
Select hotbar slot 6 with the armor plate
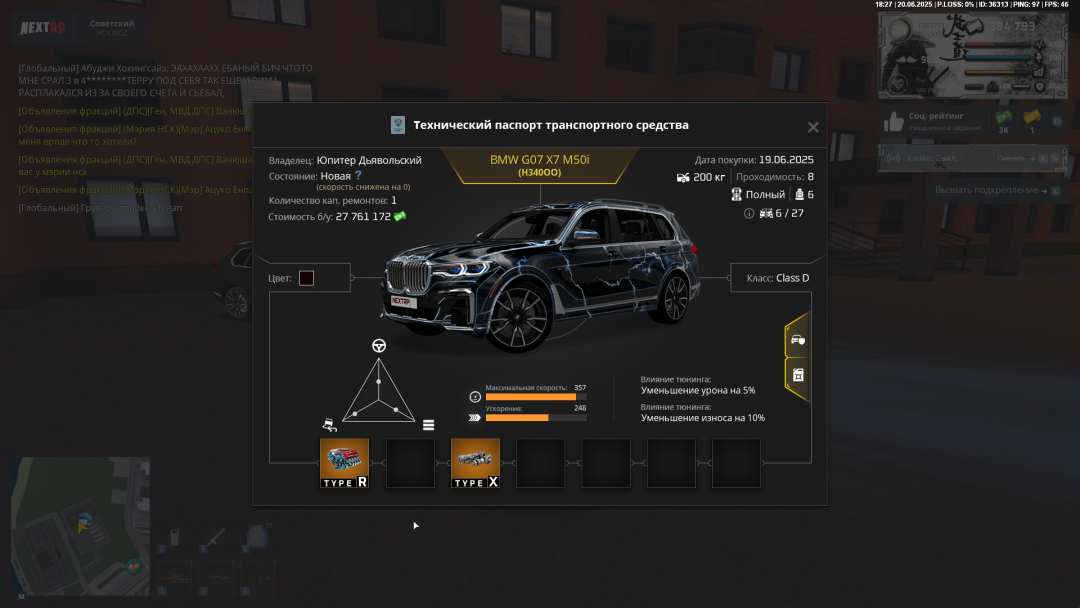(x=256, y=538)
